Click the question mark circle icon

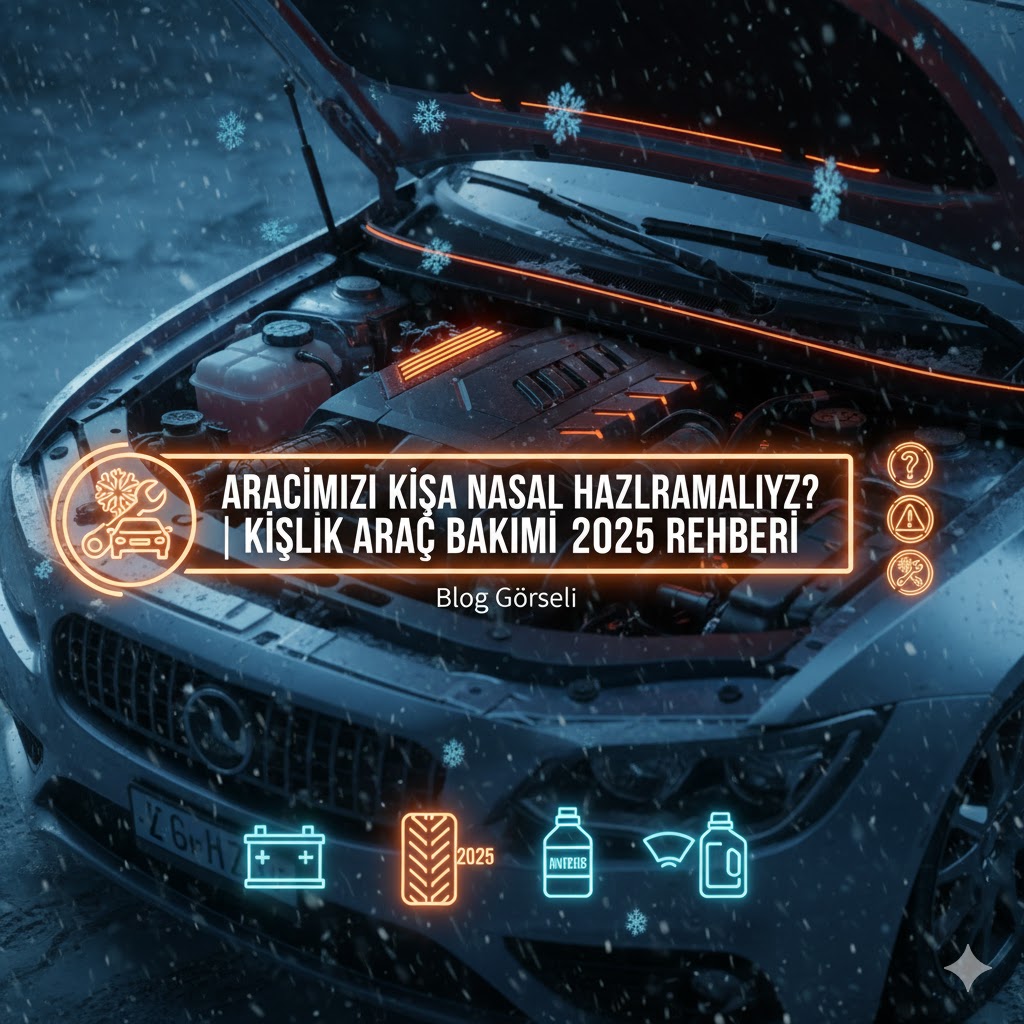(x=910, y=463)
